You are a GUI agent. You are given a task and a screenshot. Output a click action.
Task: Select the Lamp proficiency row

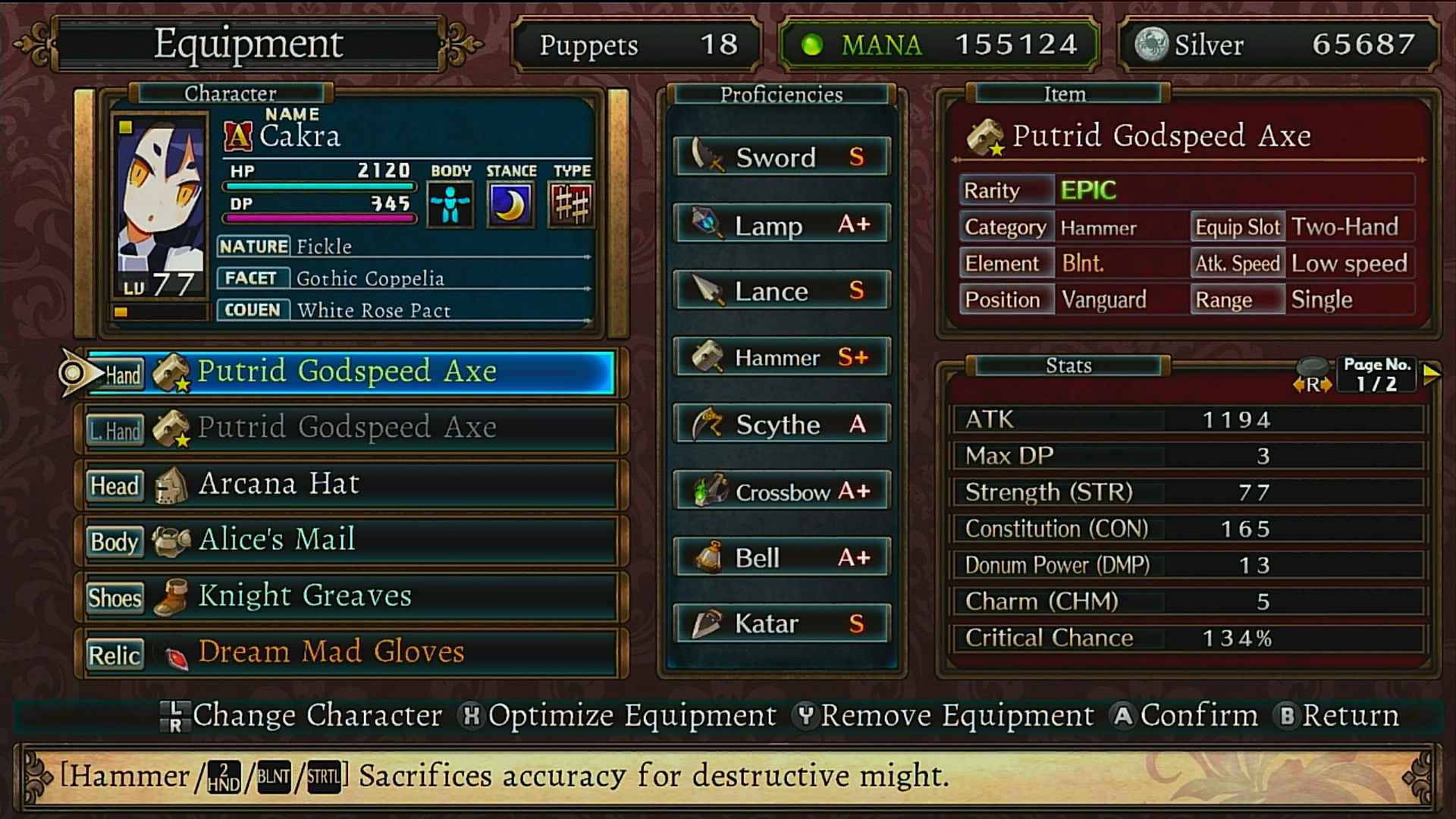coord(781,224)
